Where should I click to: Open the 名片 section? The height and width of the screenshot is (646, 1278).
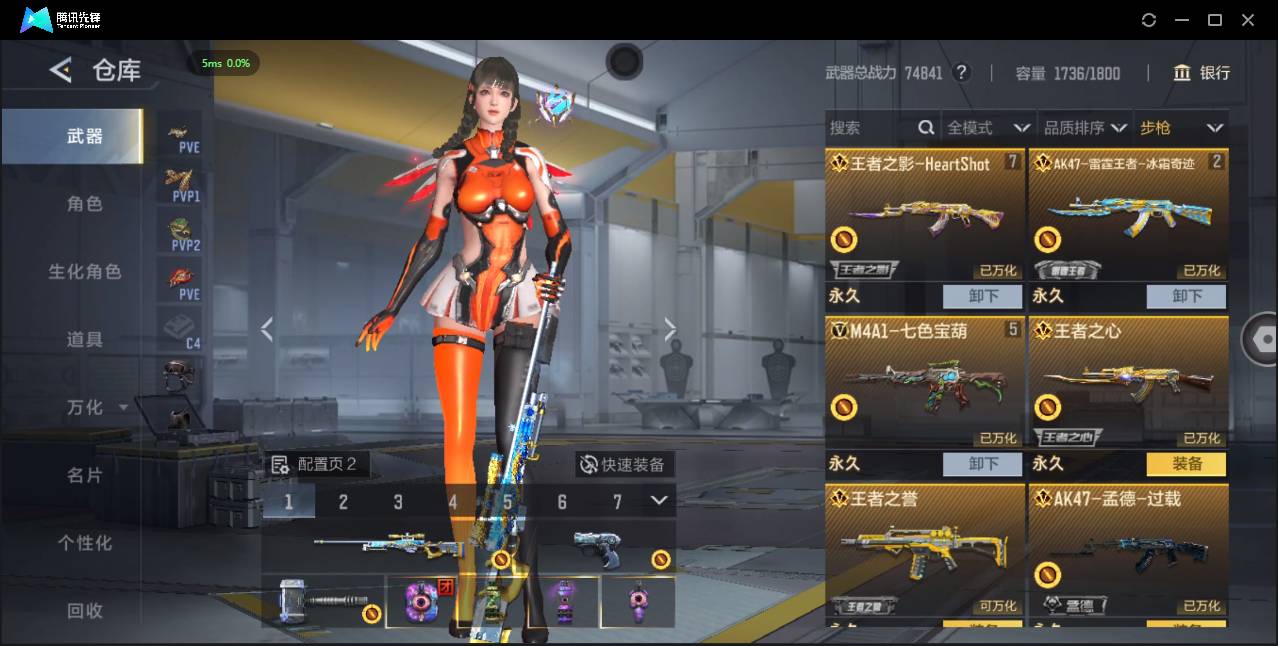(x=85, y=475)
